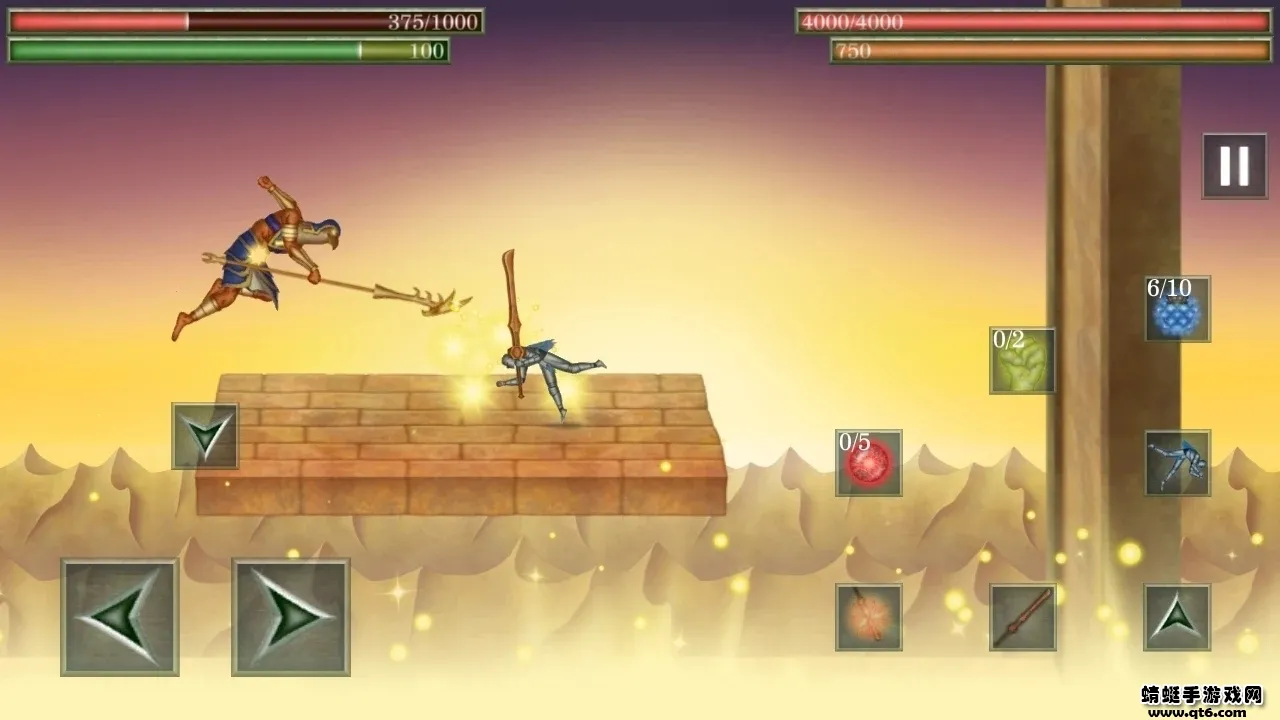This screenshot has width=1280, height=720.
Task: Use the blue berries item
Action: click(1177, 309)
